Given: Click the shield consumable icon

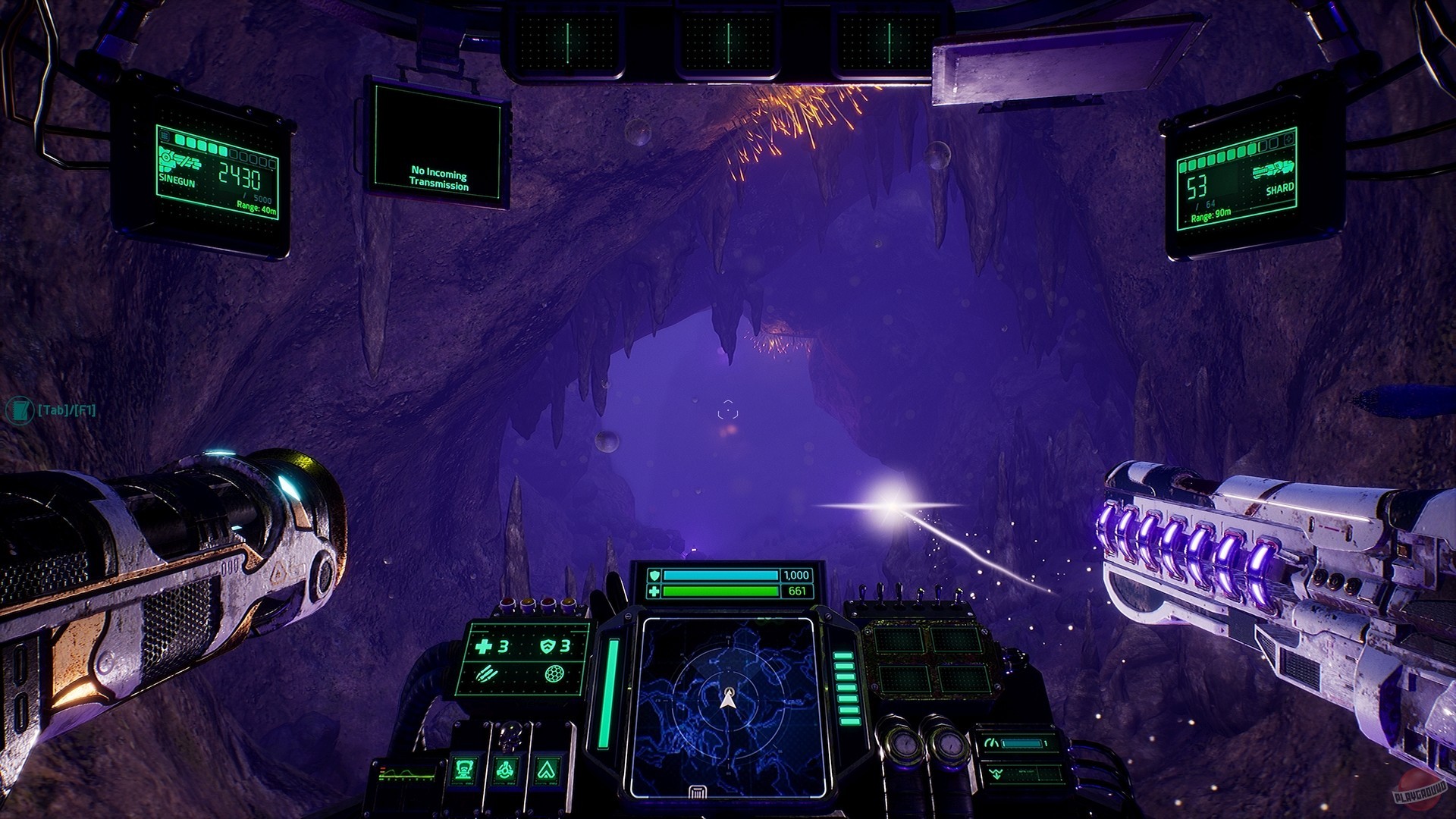Looking at the screenshot, I should click(x=549, y=647).
